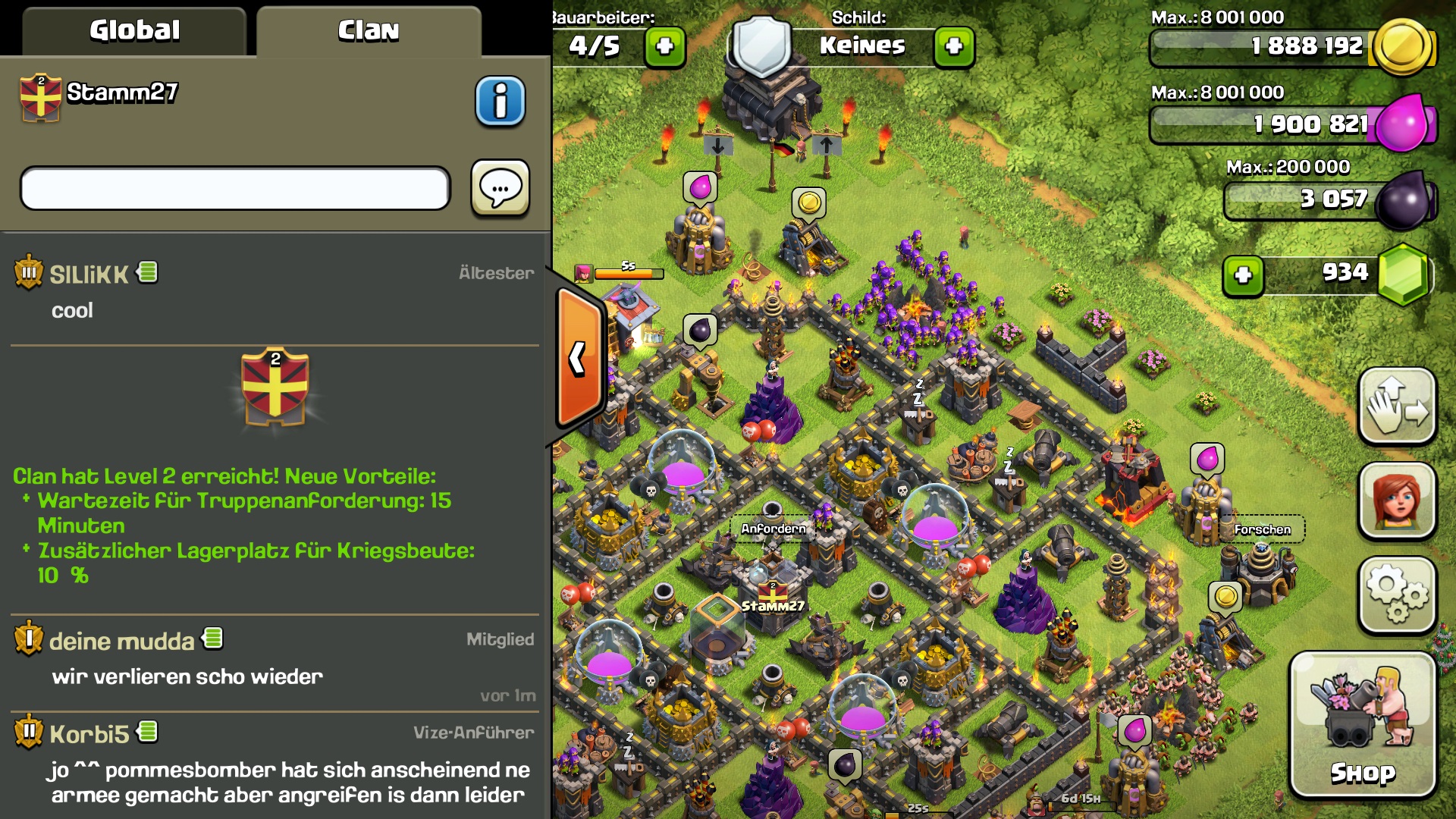Open profile via red-haired Valkyrie button
Image resolution: width=1456 pixels, height=819 pixels.
[x=1397, y=500]
